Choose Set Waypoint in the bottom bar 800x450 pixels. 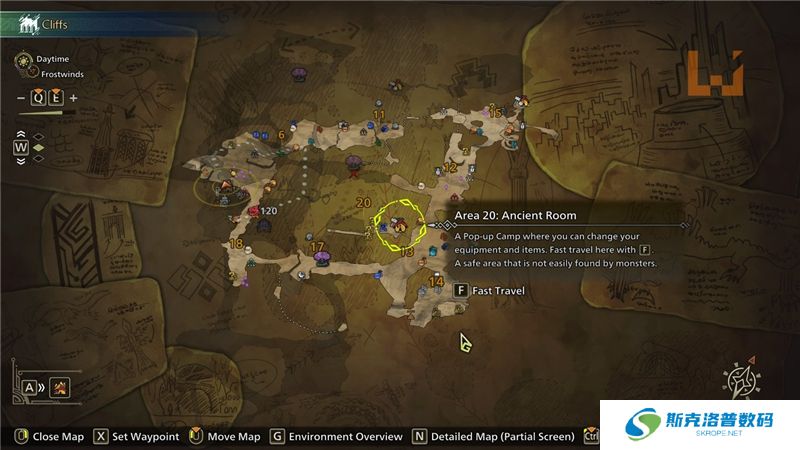[x=138, y=437]
